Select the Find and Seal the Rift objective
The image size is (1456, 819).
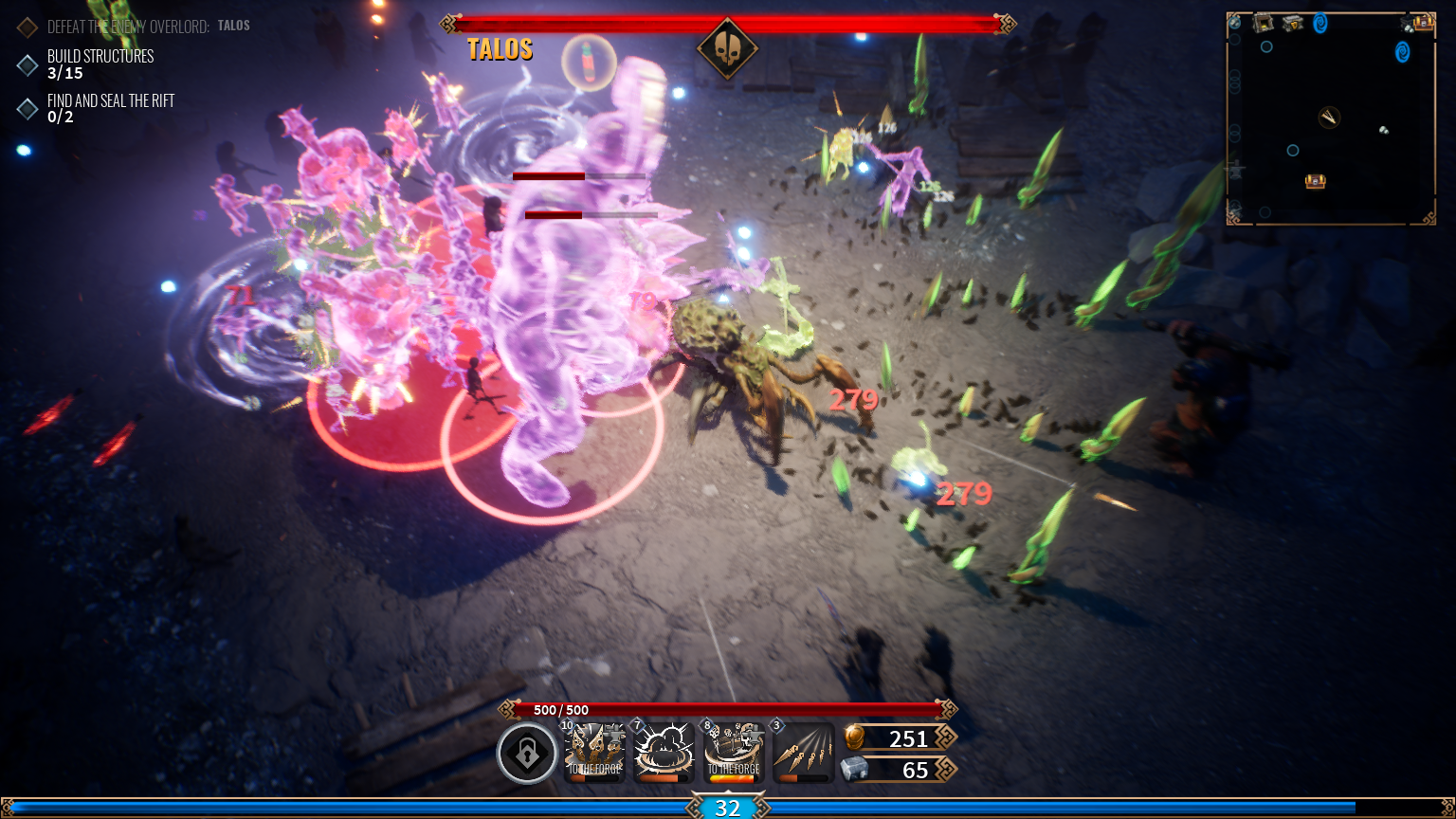110,108
